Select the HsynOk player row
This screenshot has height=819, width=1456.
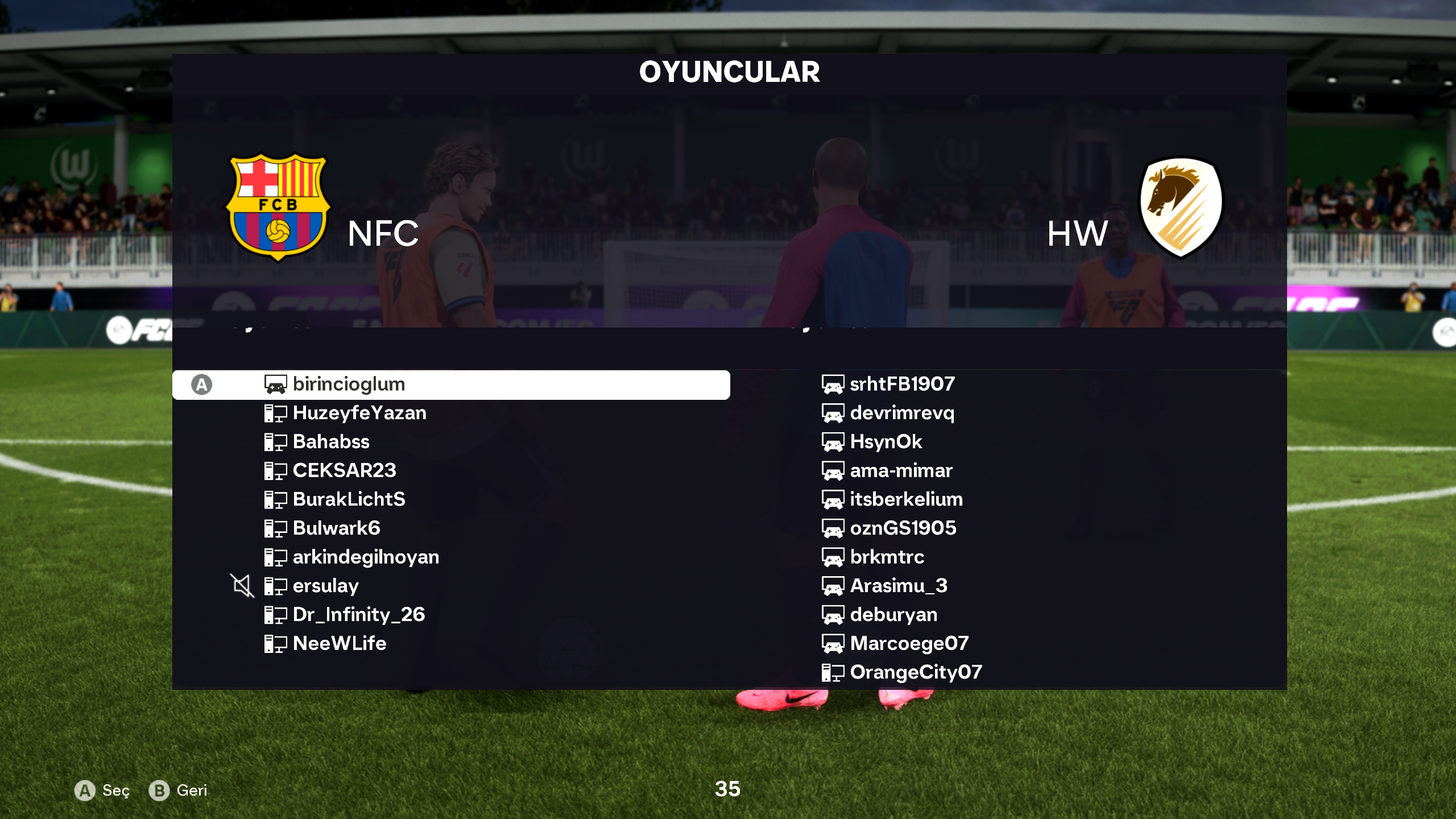click(x=886, y=442)
